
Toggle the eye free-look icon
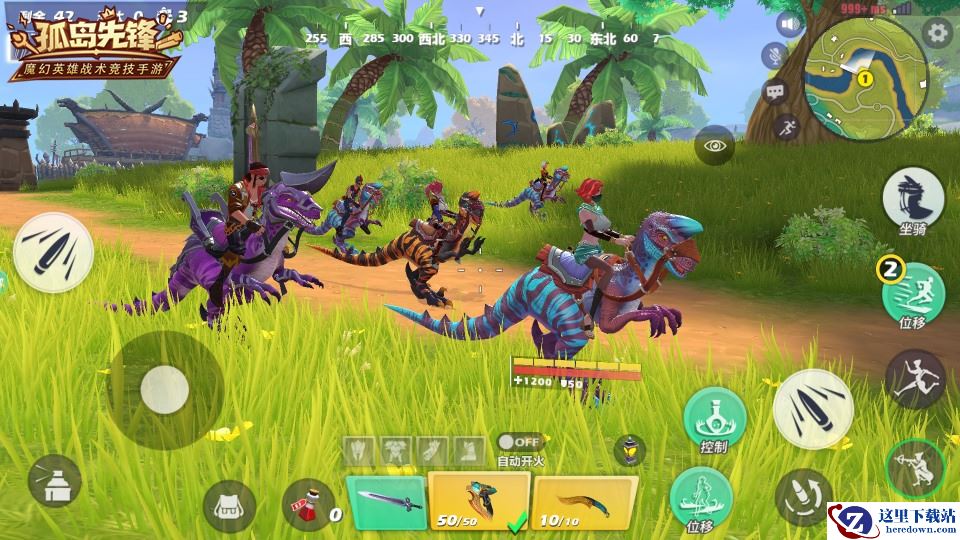[714, 146]
